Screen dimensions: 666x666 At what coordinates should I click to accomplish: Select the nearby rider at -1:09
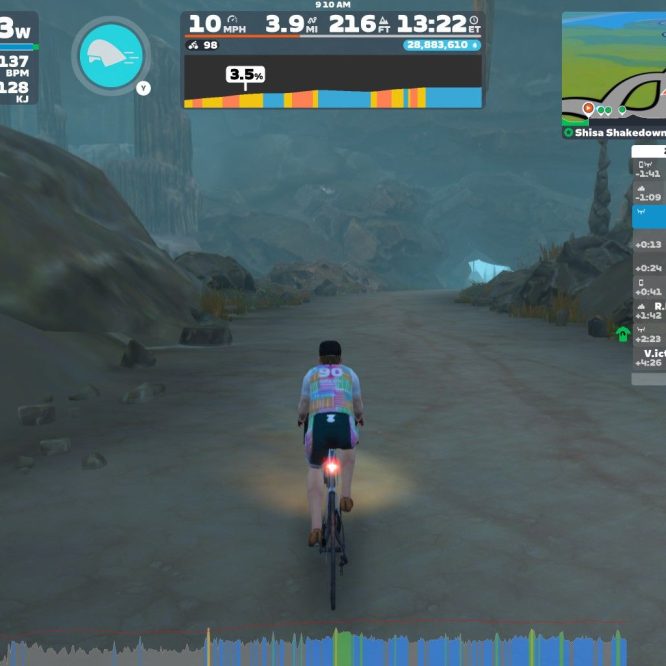[x=649, y=191]
